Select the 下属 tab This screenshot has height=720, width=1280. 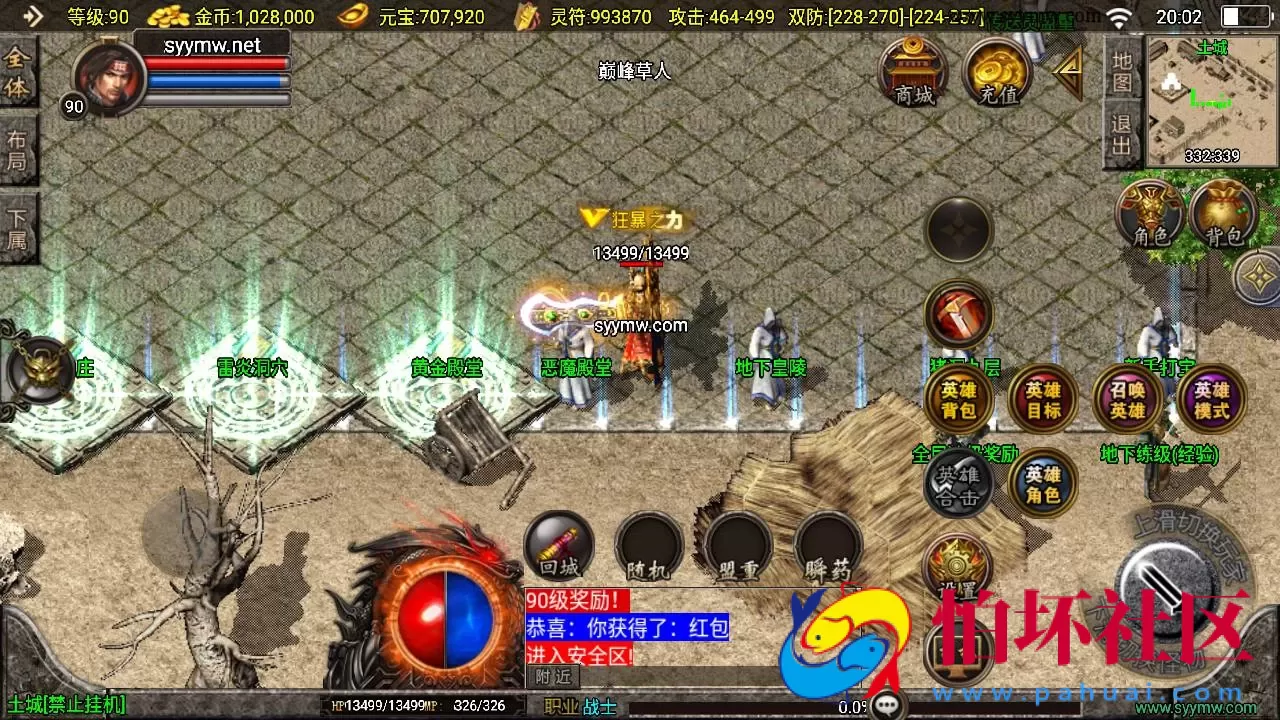pyautogui.click(x=18, y=225)
